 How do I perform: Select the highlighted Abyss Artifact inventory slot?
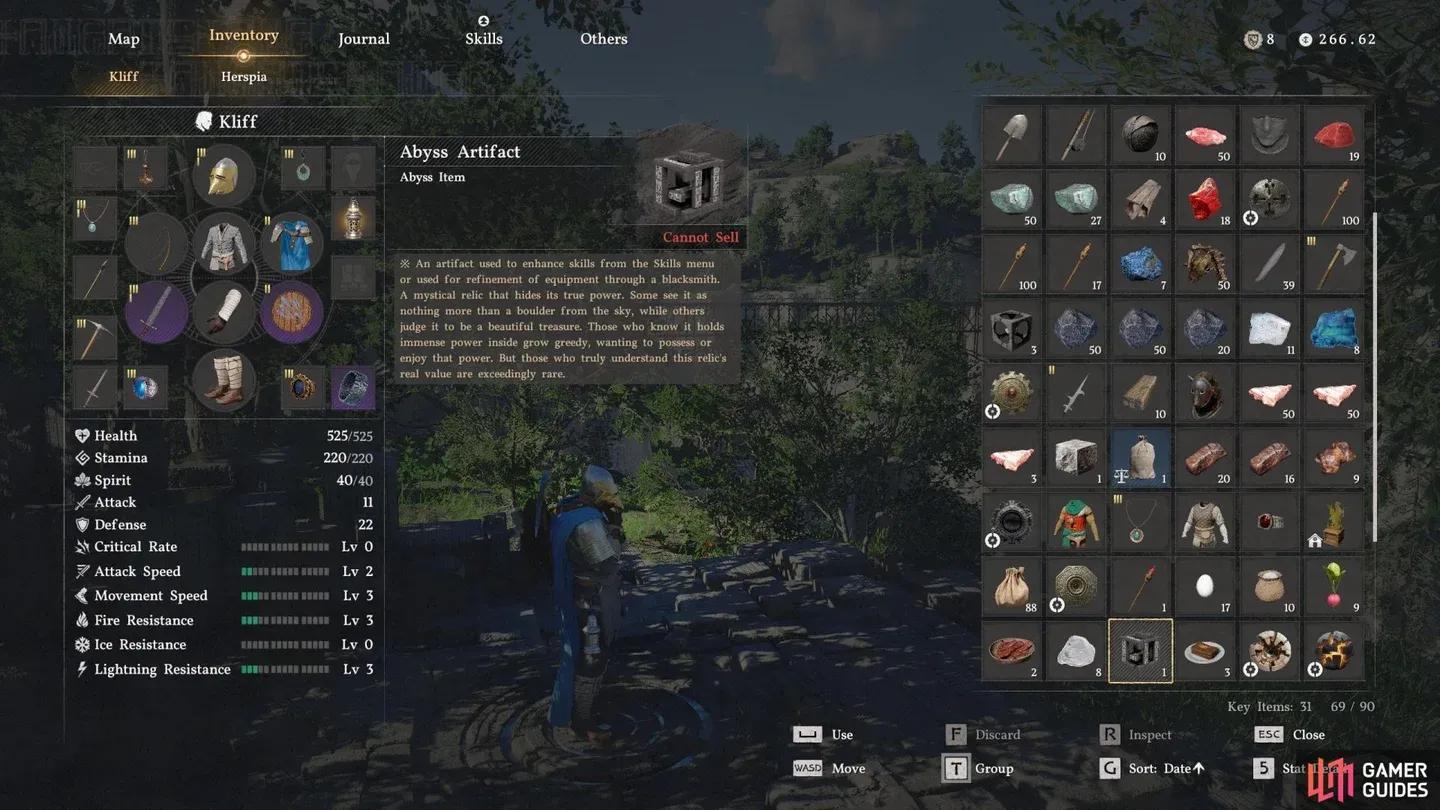pos(1140,651)
